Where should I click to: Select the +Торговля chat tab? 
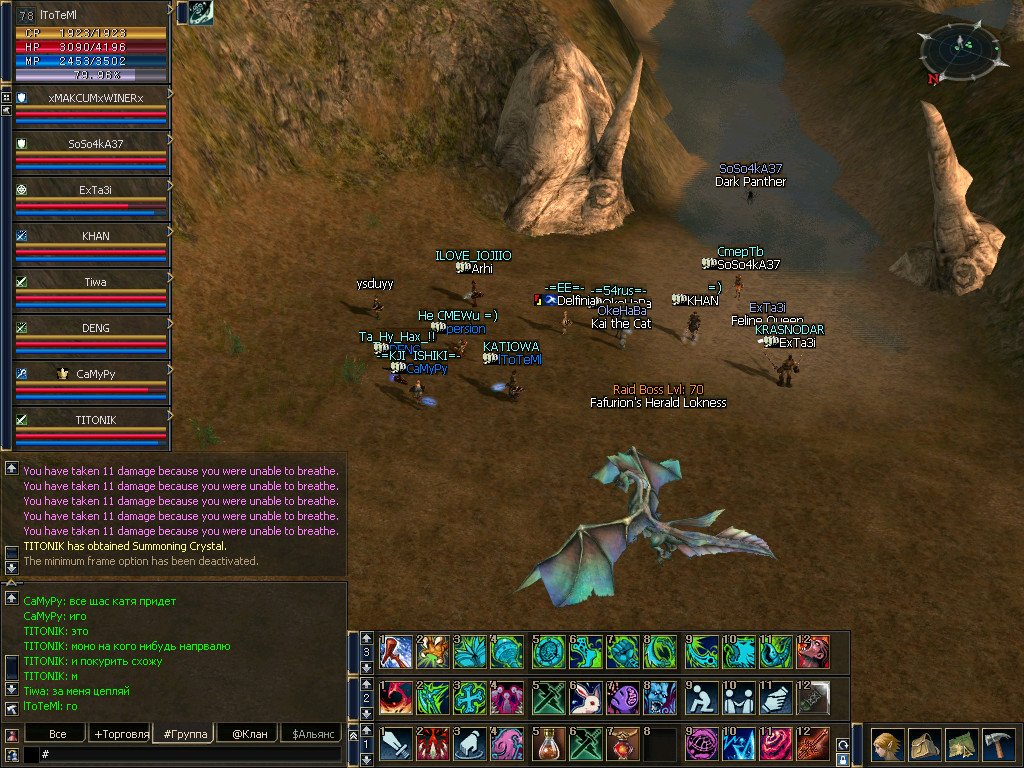coord(121,734)
